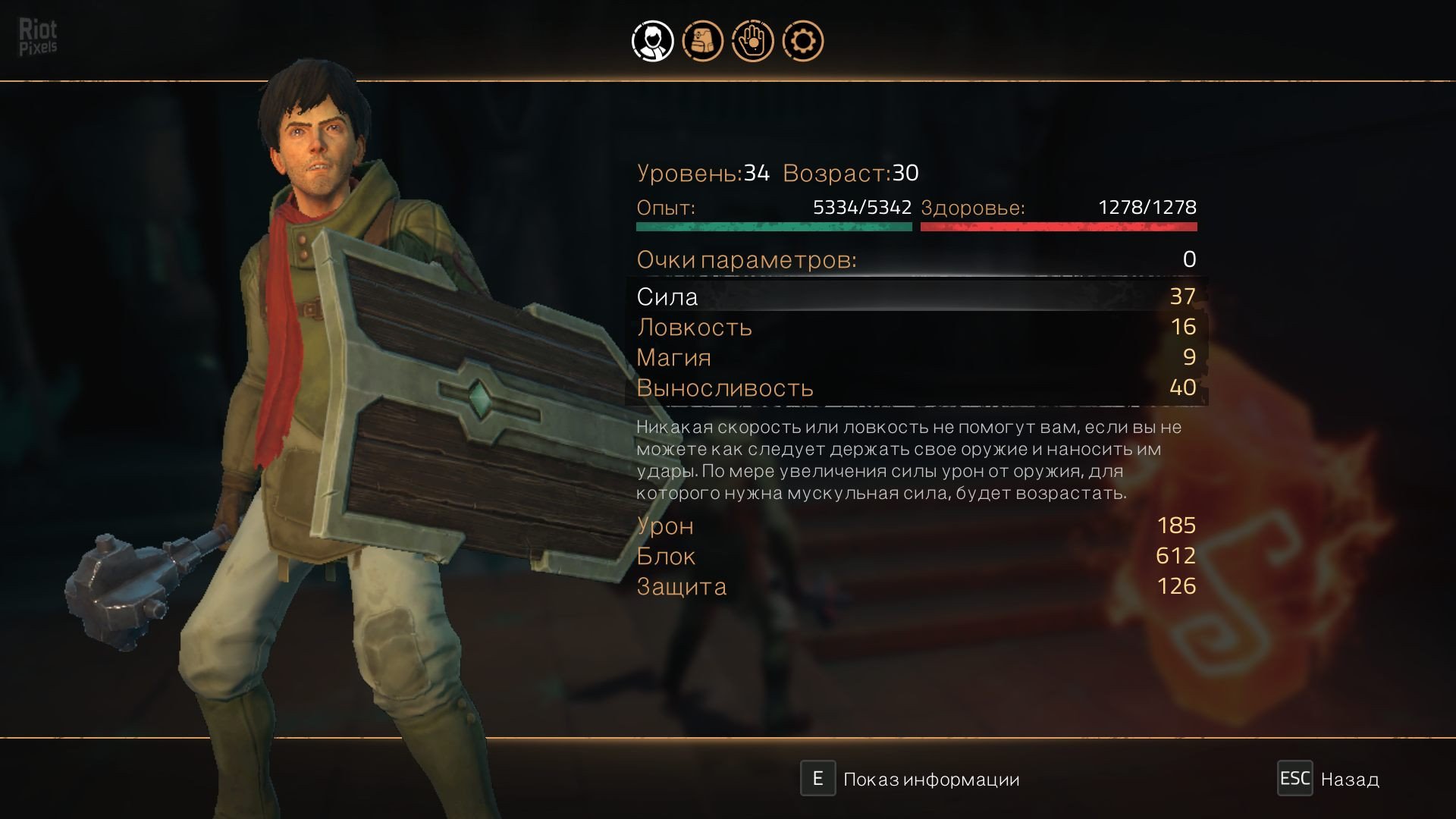Open the backpack inventory tab
1456x819 pixels.
point(702,41)
